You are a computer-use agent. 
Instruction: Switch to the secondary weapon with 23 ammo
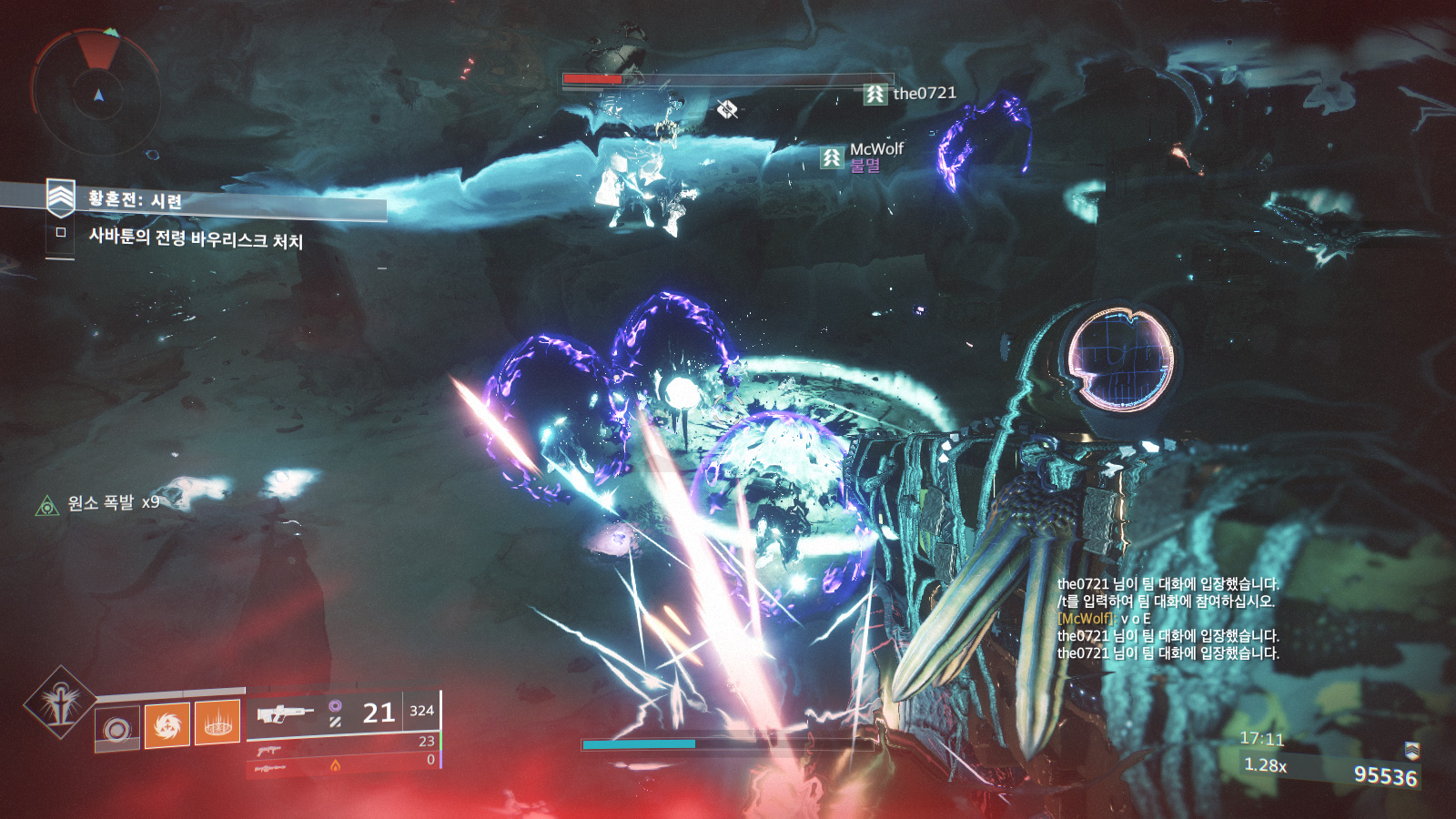point(269,750)
